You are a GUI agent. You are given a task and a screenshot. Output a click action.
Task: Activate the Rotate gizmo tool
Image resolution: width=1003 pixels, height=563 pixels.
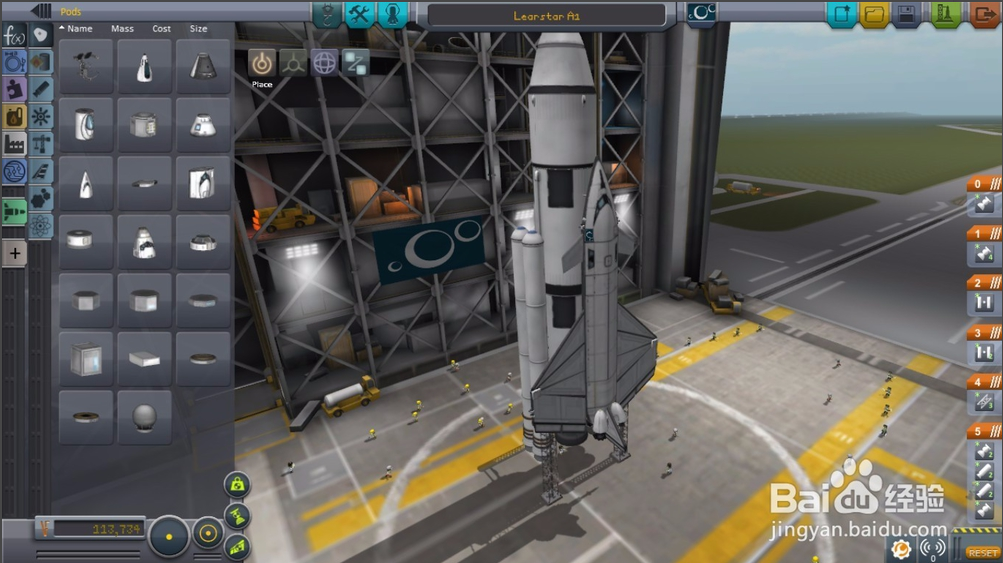coord(324,62)
